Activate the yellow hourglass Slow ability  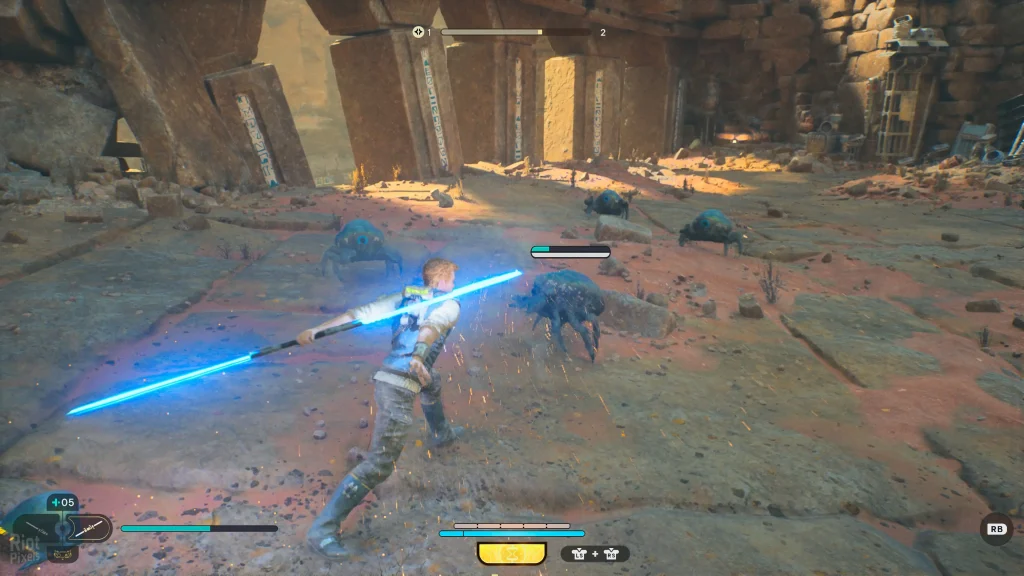coord(512,553)
